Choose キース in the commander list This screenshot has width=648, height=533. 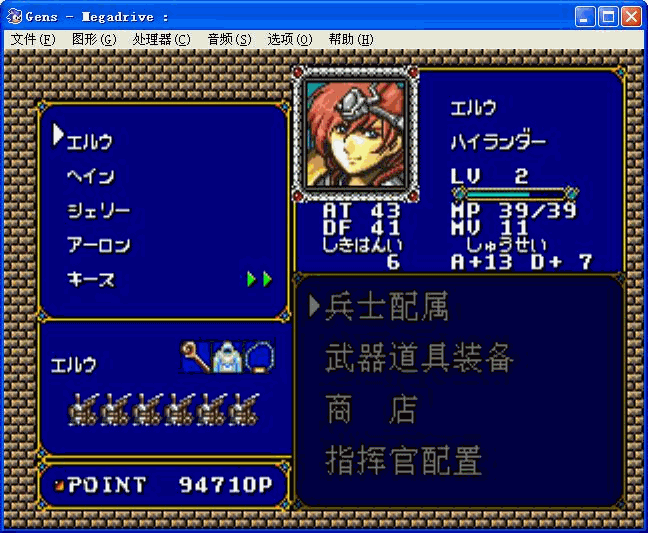click(x=90, y=279)
